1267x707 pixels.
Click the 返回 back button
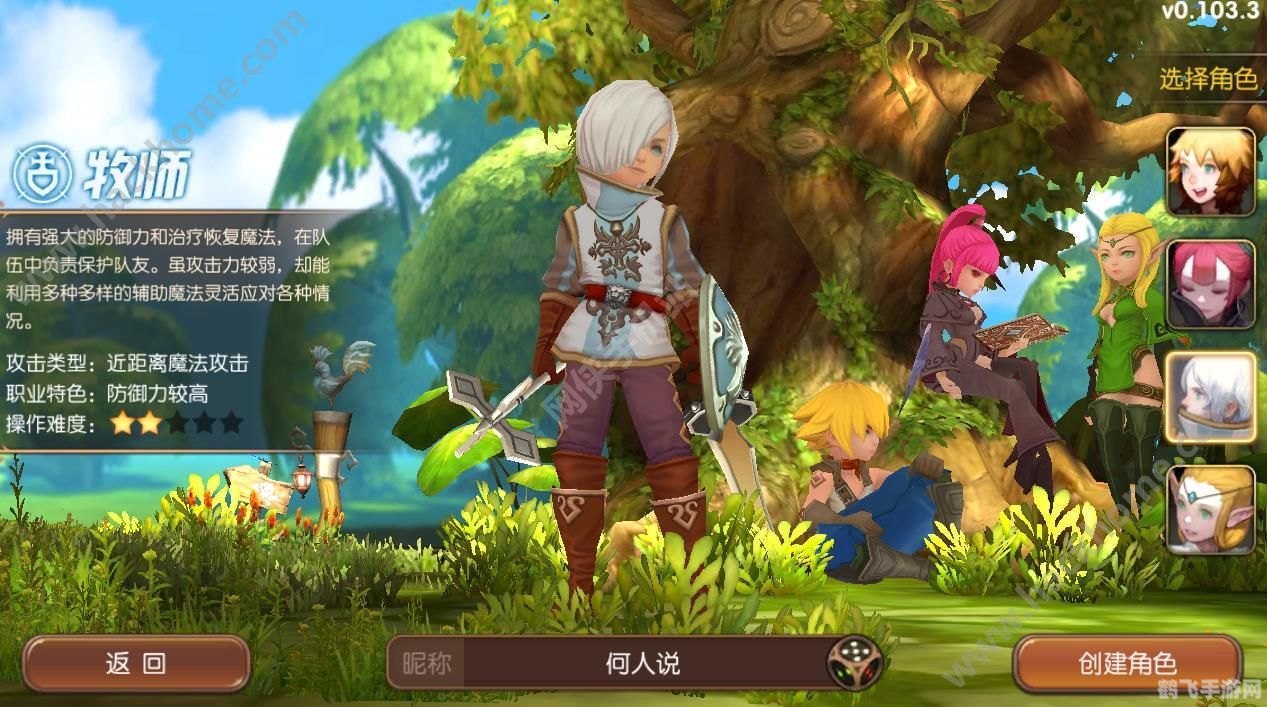tap(136, 664)
